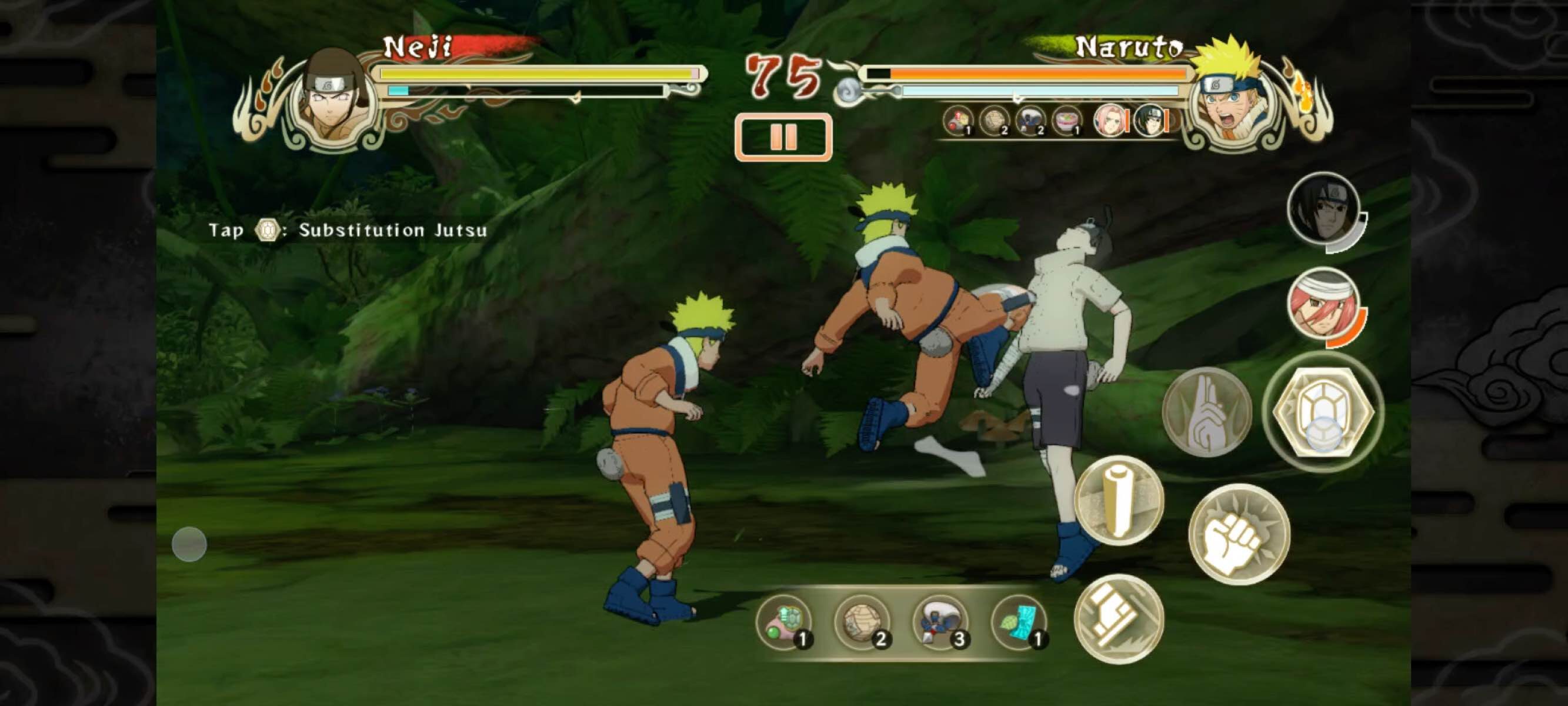Viewport: 1568px width, 706px height.
Task: Touch the virtual movement joystick
Action: (x=189, y=544)
